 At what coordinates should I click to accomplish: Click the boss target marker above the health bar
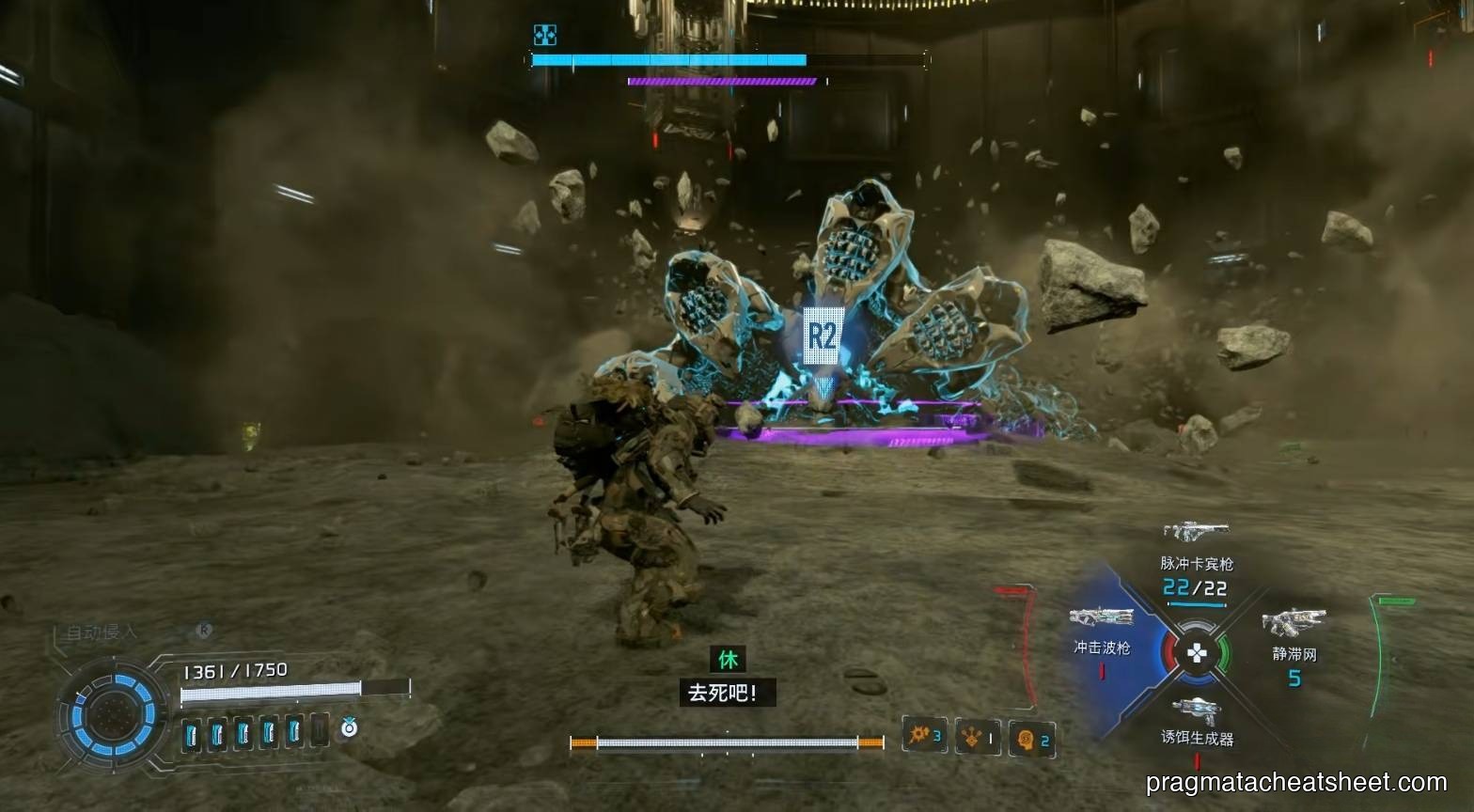click(544, 35)
